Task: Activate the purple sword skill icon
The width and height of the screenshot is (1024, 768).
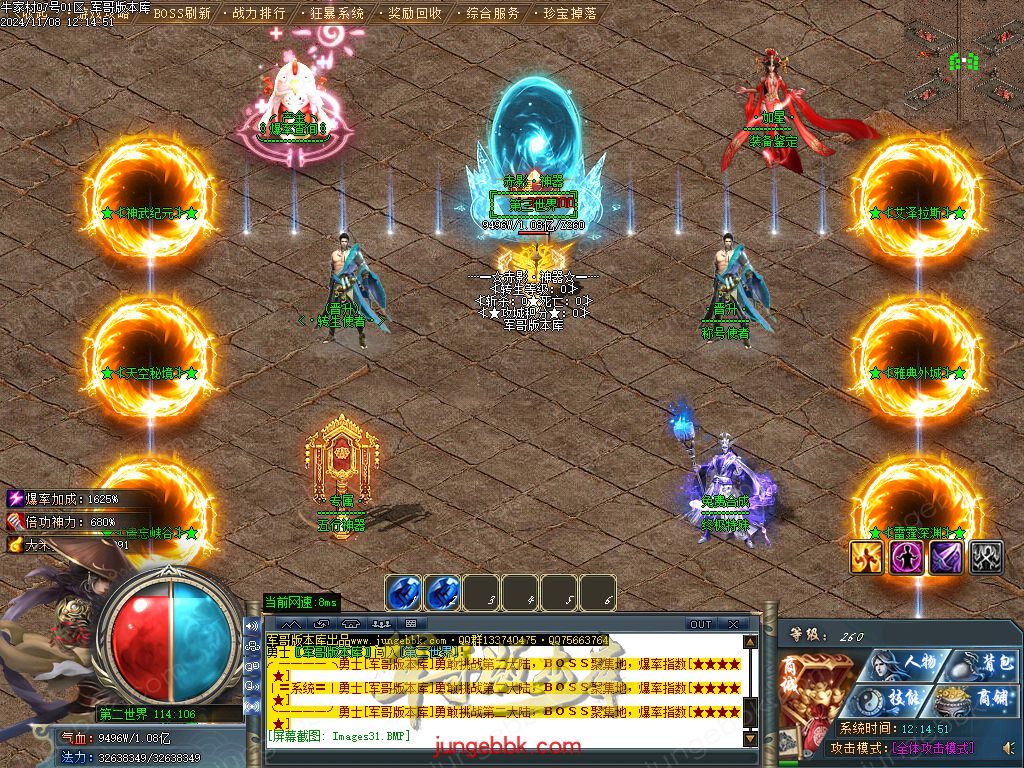Action: [x=946, y=558]
